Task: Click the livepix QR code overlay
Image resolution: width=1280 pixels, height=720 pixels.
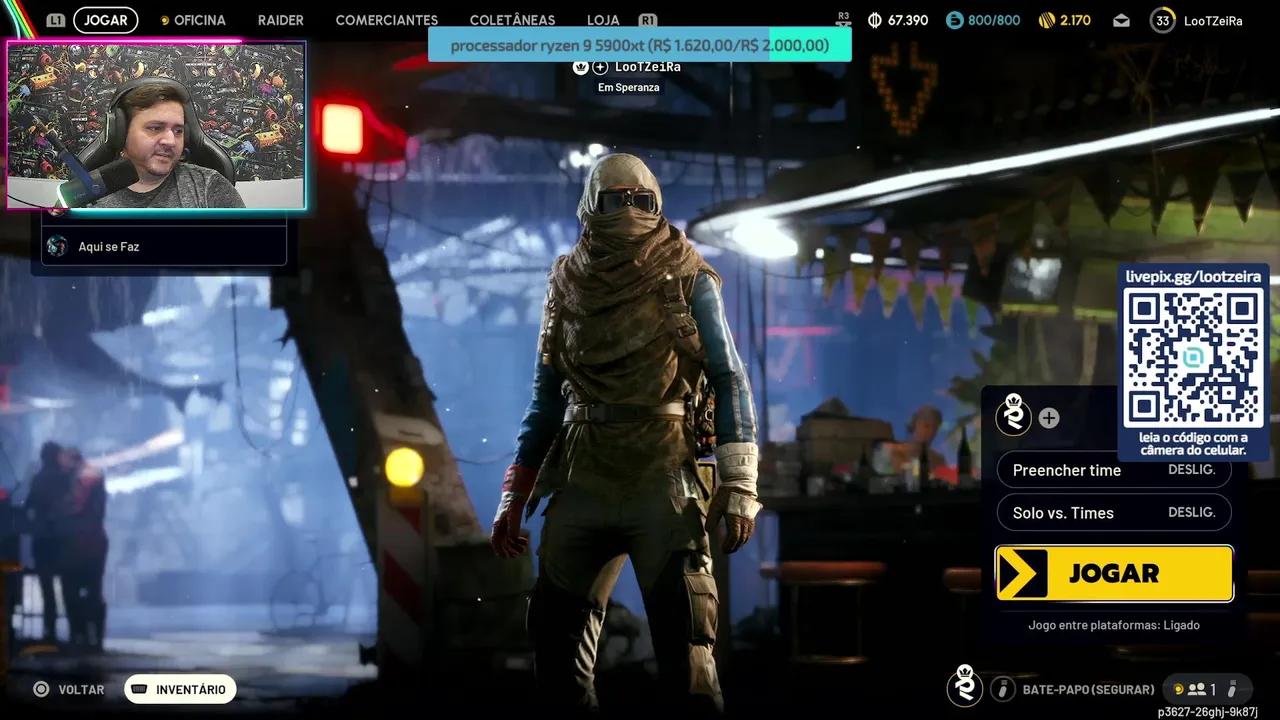Action: [1193, 358]
